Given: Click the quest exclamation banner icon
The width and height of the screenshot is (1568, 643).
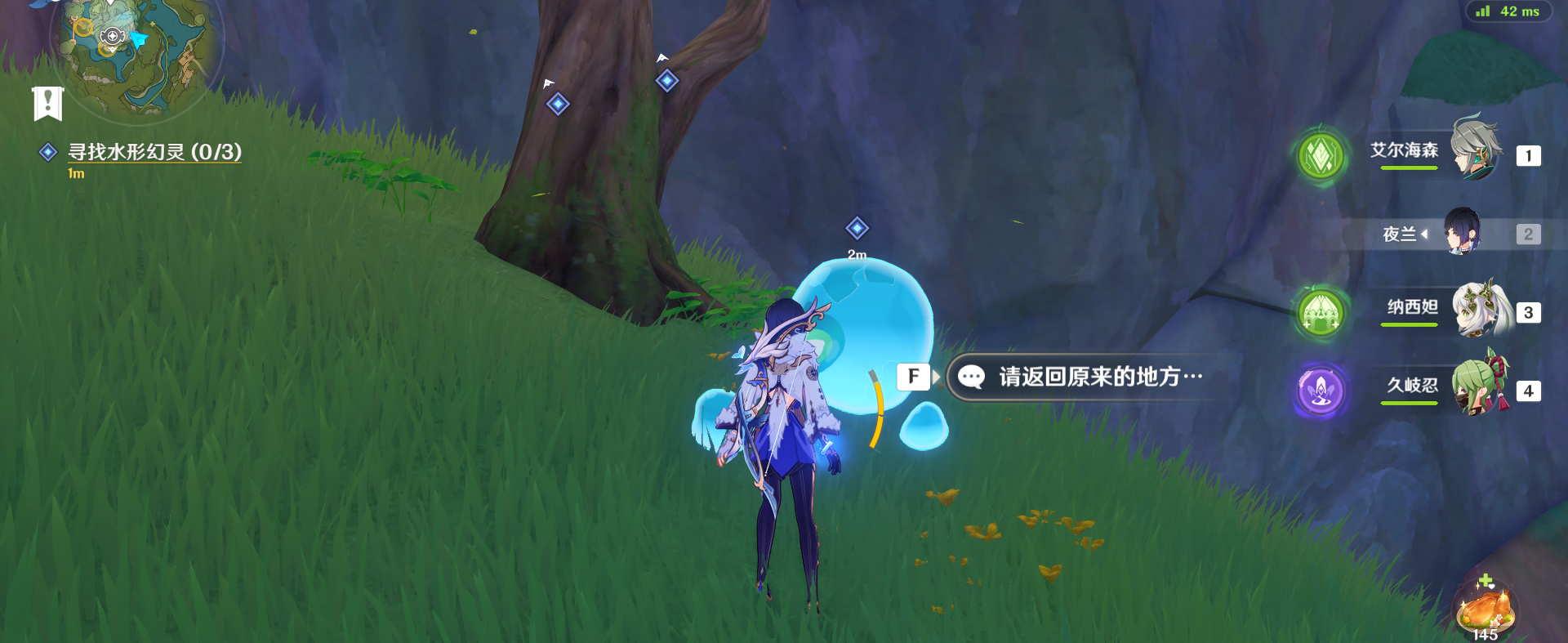Looking at the screenshot, I should [x=50, y=103].
